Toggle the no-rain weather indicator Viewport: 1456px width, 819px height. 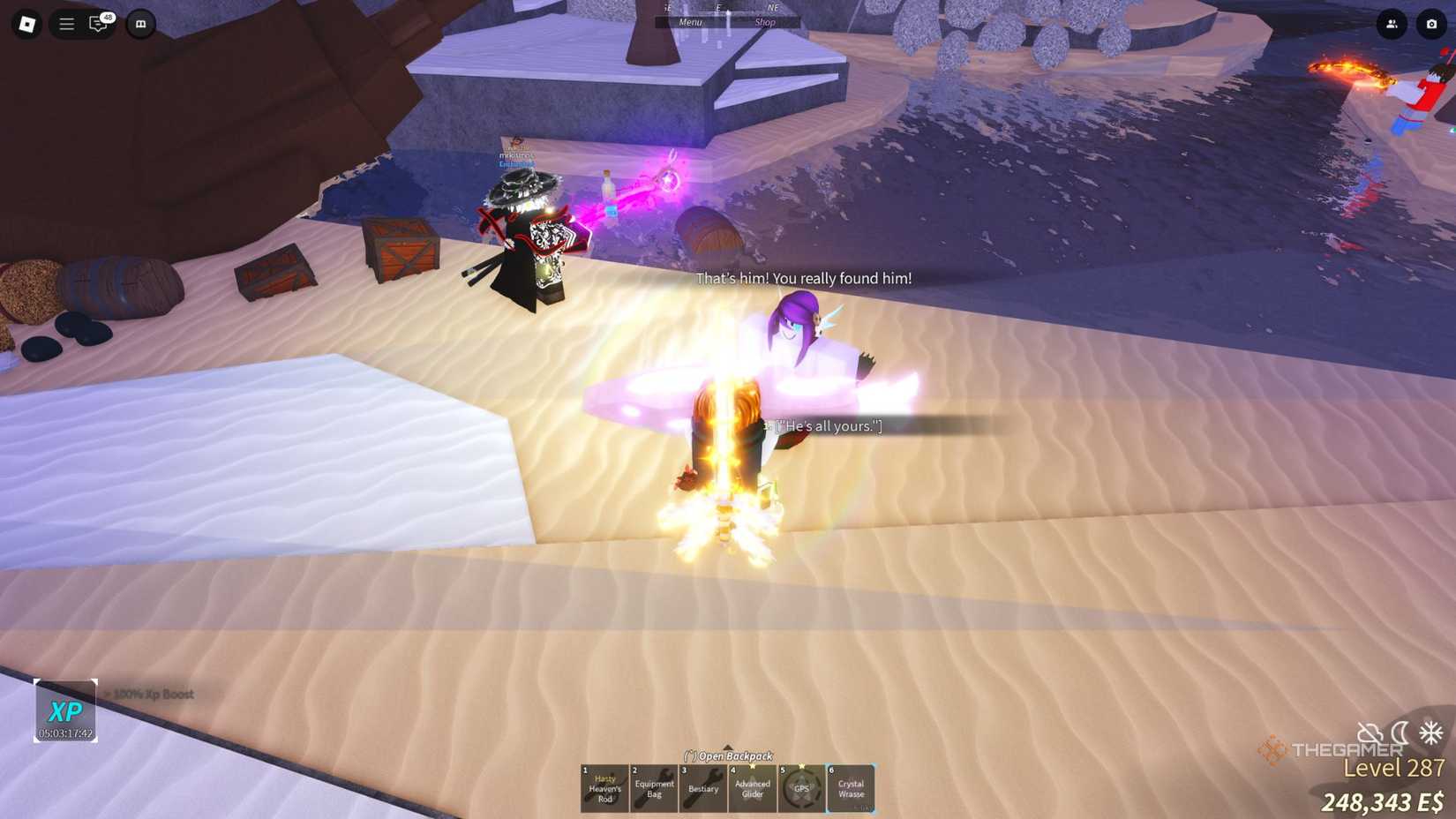pyautogui.click(x=1369, y=733)
